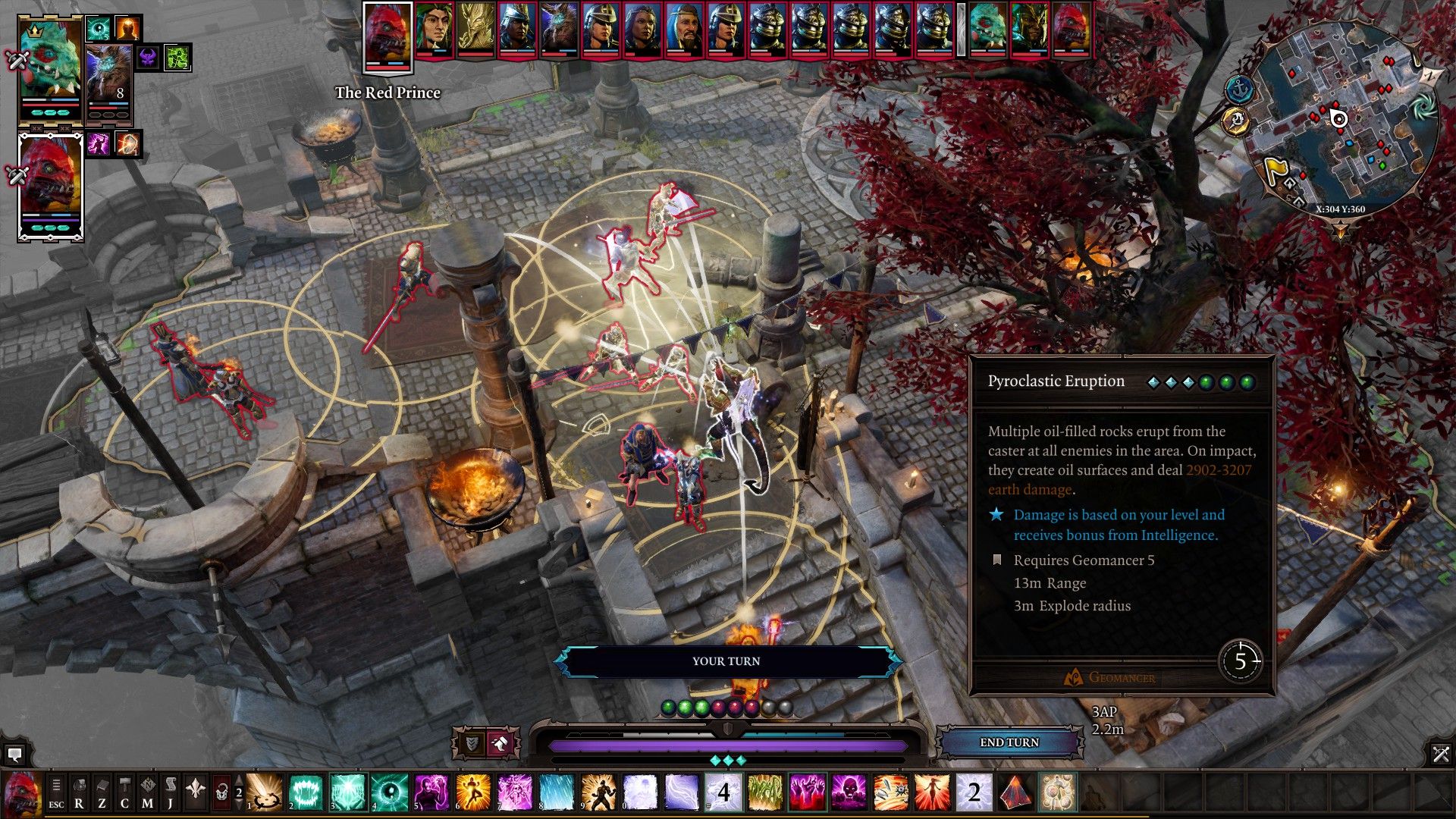Image resolution: width=1456 pixels, height=819 pixels.
Task: Toggle the shield icon beside the hammer above hotbar
Action: pyautogui.click(x=471, y=741)
